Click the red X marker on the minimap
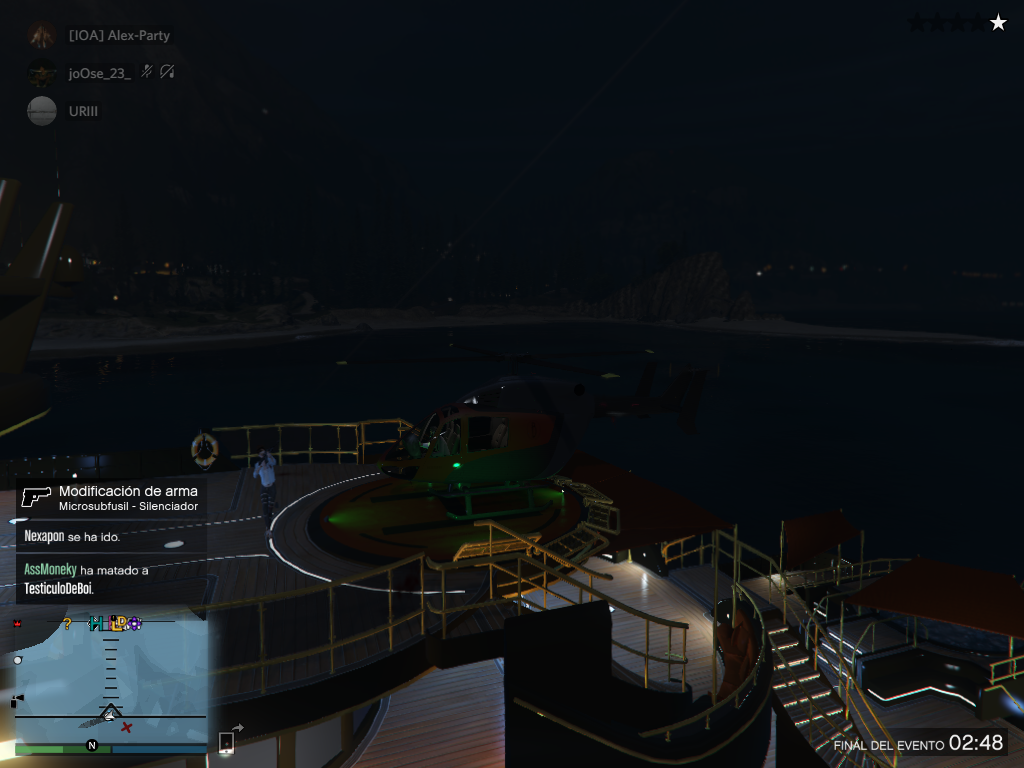 pos(127,727)
